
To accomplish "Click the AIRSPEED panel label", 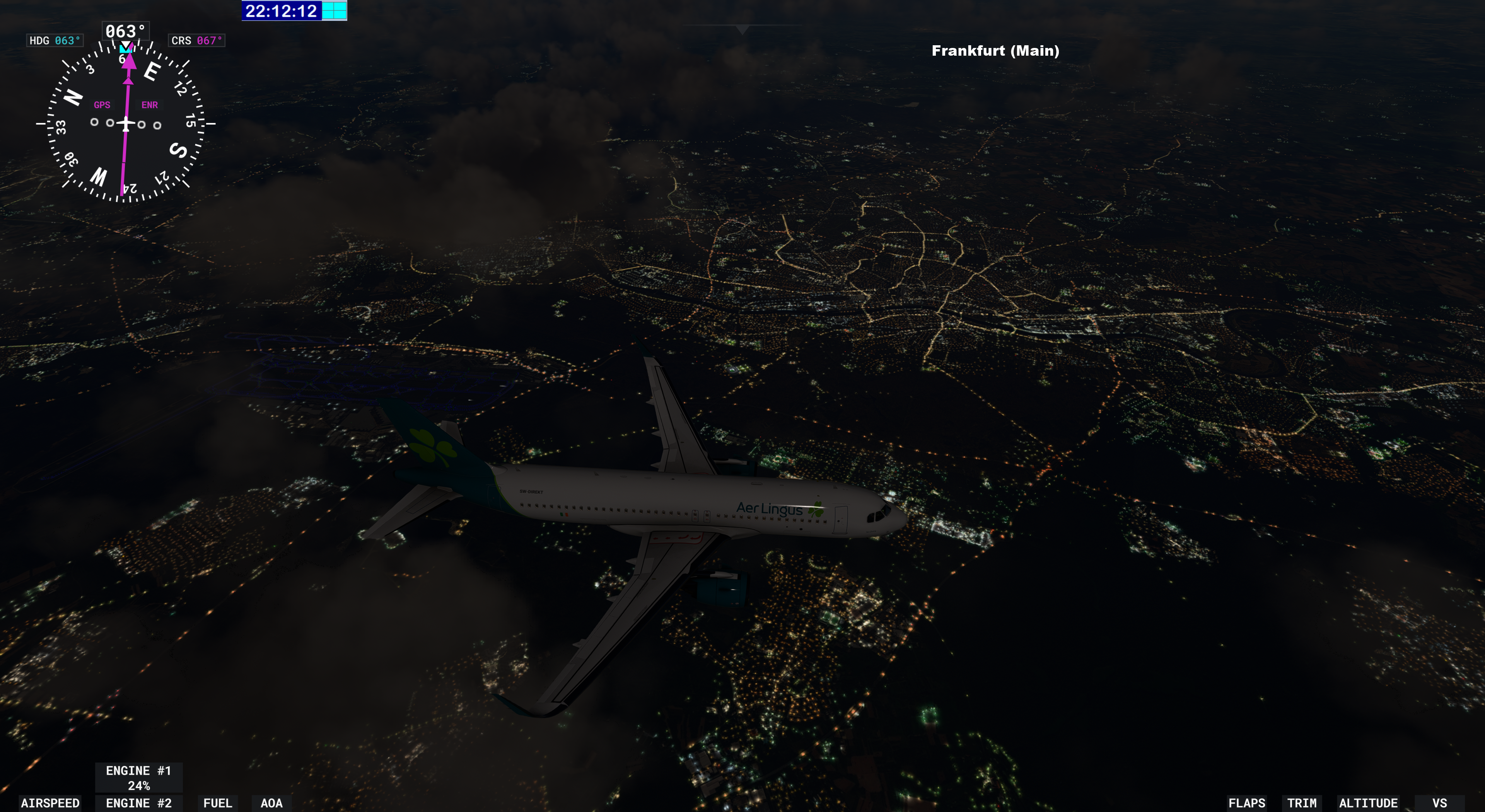I will coord(50,803).
